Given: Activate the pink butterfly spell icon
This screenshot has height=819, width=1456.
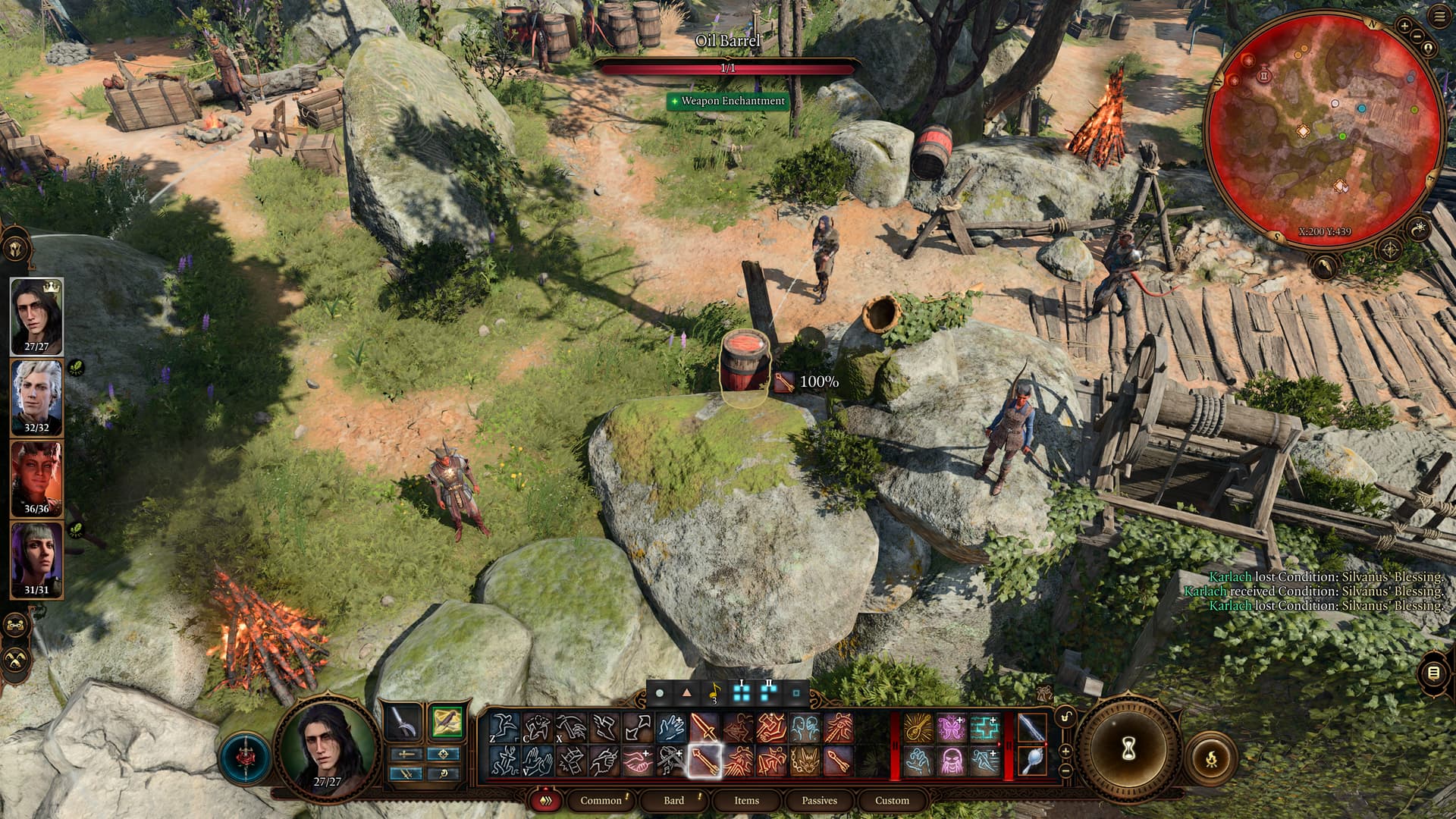Looking at the screenshot, I should 951,728.
